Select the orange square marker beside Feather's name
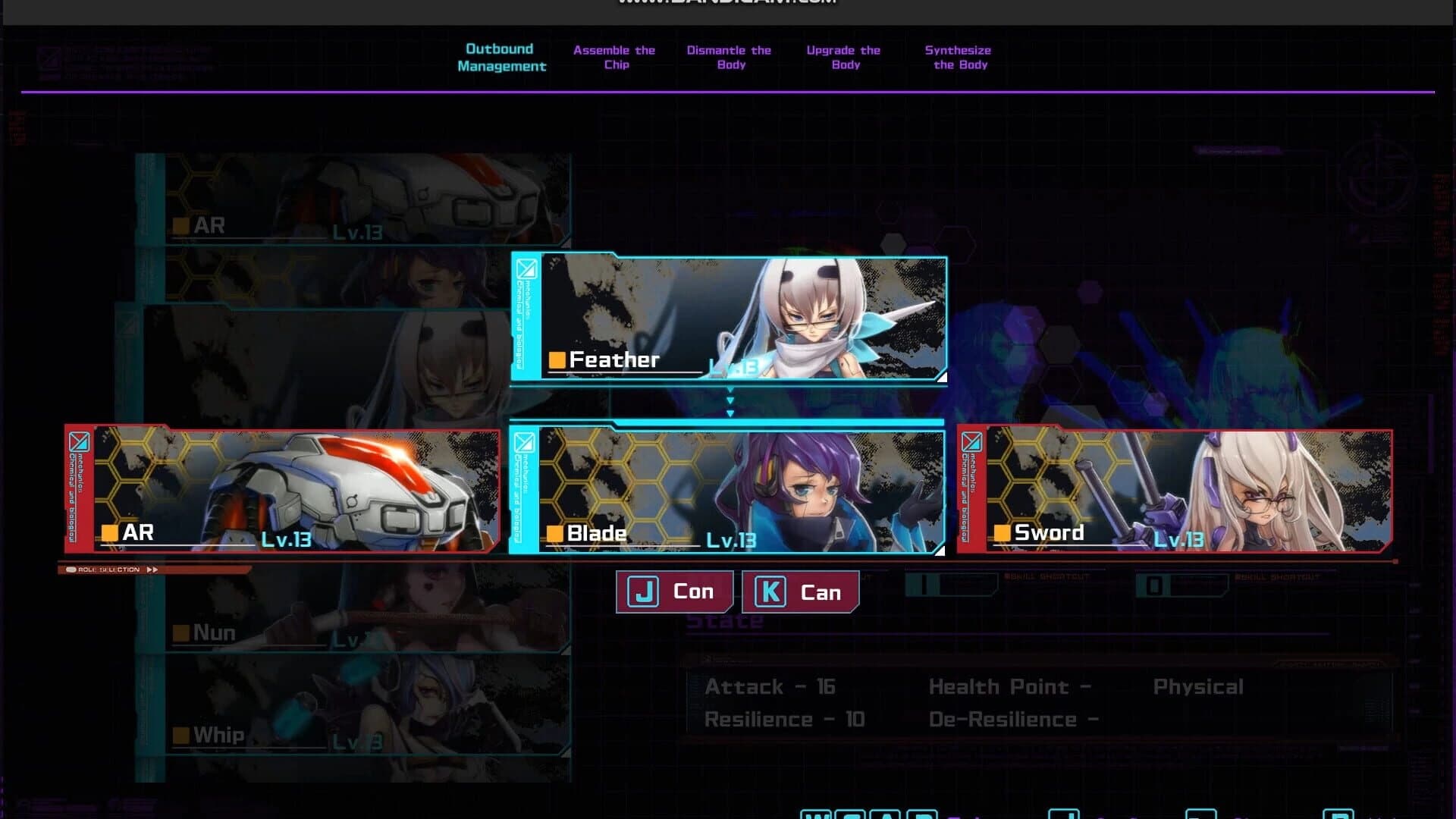The image size is (1456, 819). point(556,359)
